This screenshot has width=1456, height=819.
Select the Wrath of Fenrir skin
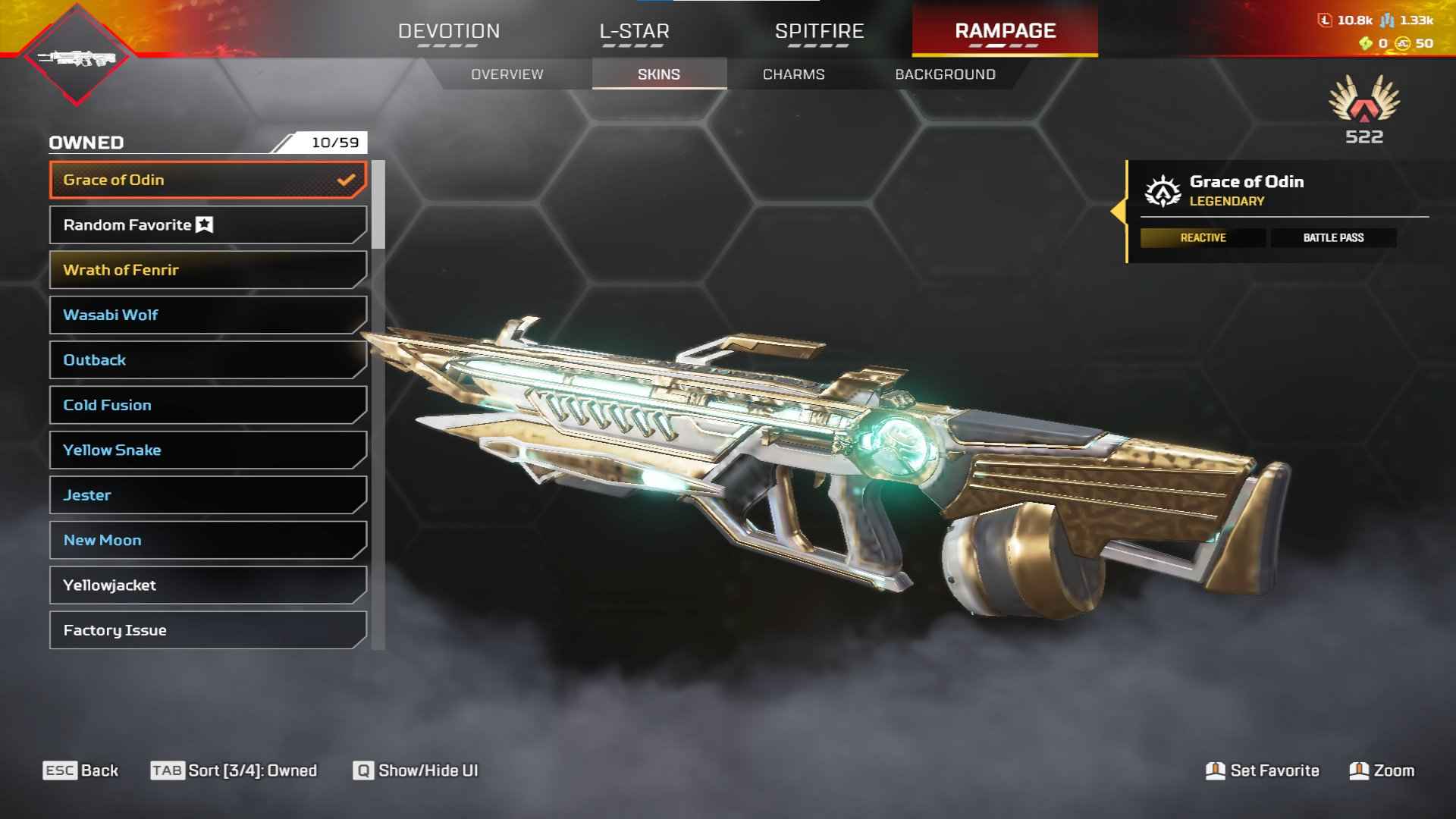208,270
